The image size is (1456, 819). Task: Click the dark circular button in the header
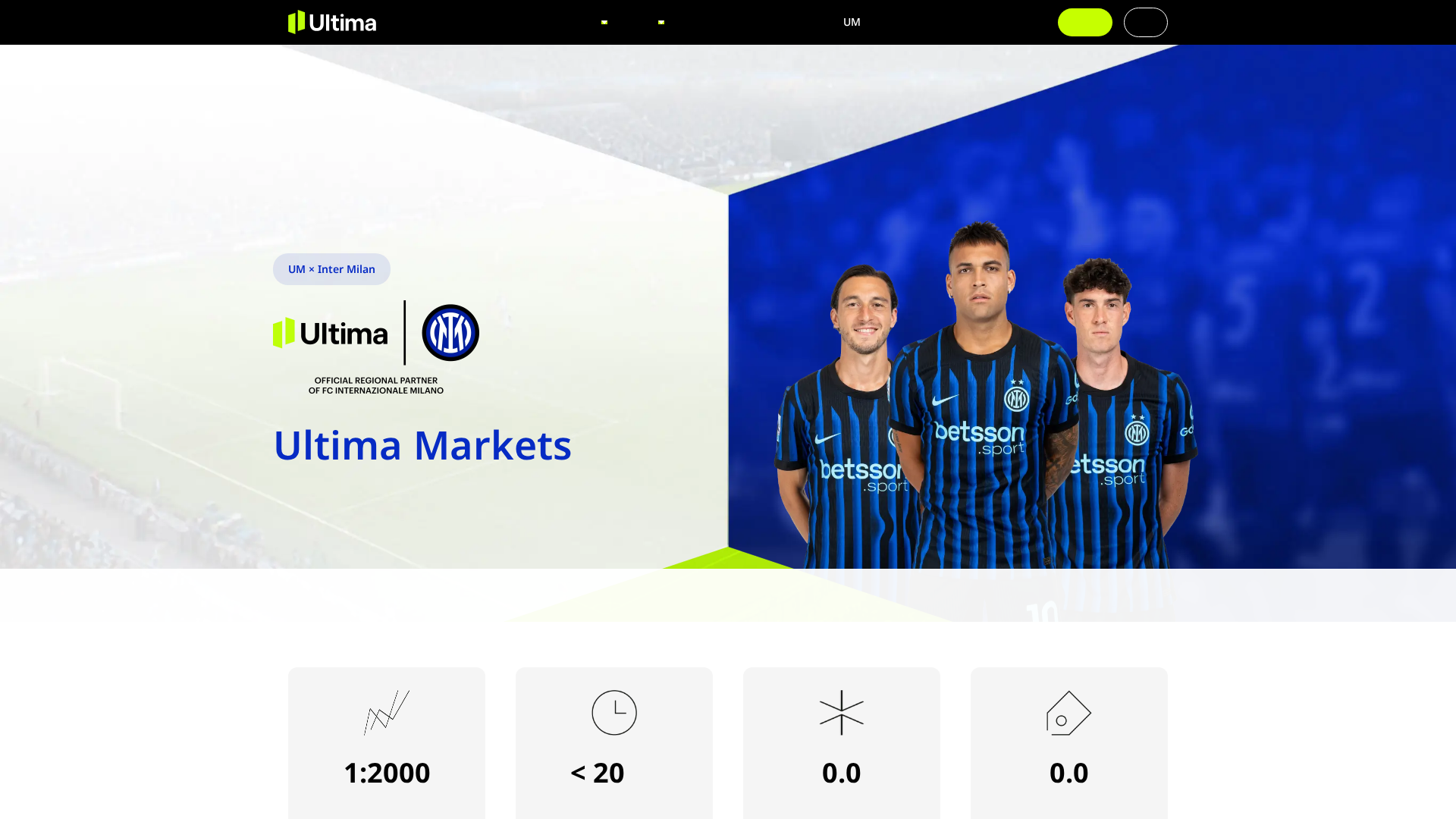point(1145,22)
